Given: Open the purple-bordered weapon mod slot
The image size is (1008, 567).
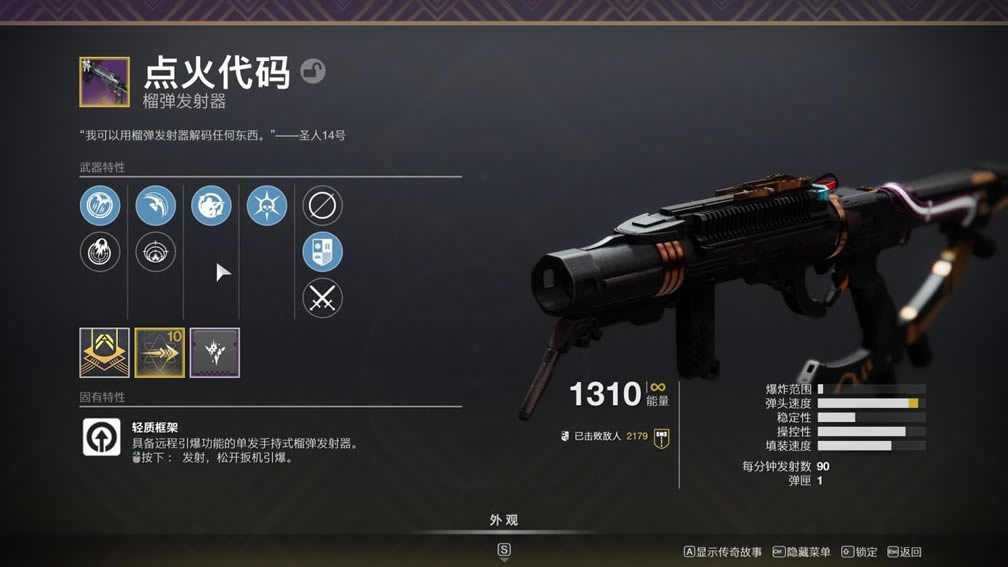Looking at the screenshot, I should 215,353.
